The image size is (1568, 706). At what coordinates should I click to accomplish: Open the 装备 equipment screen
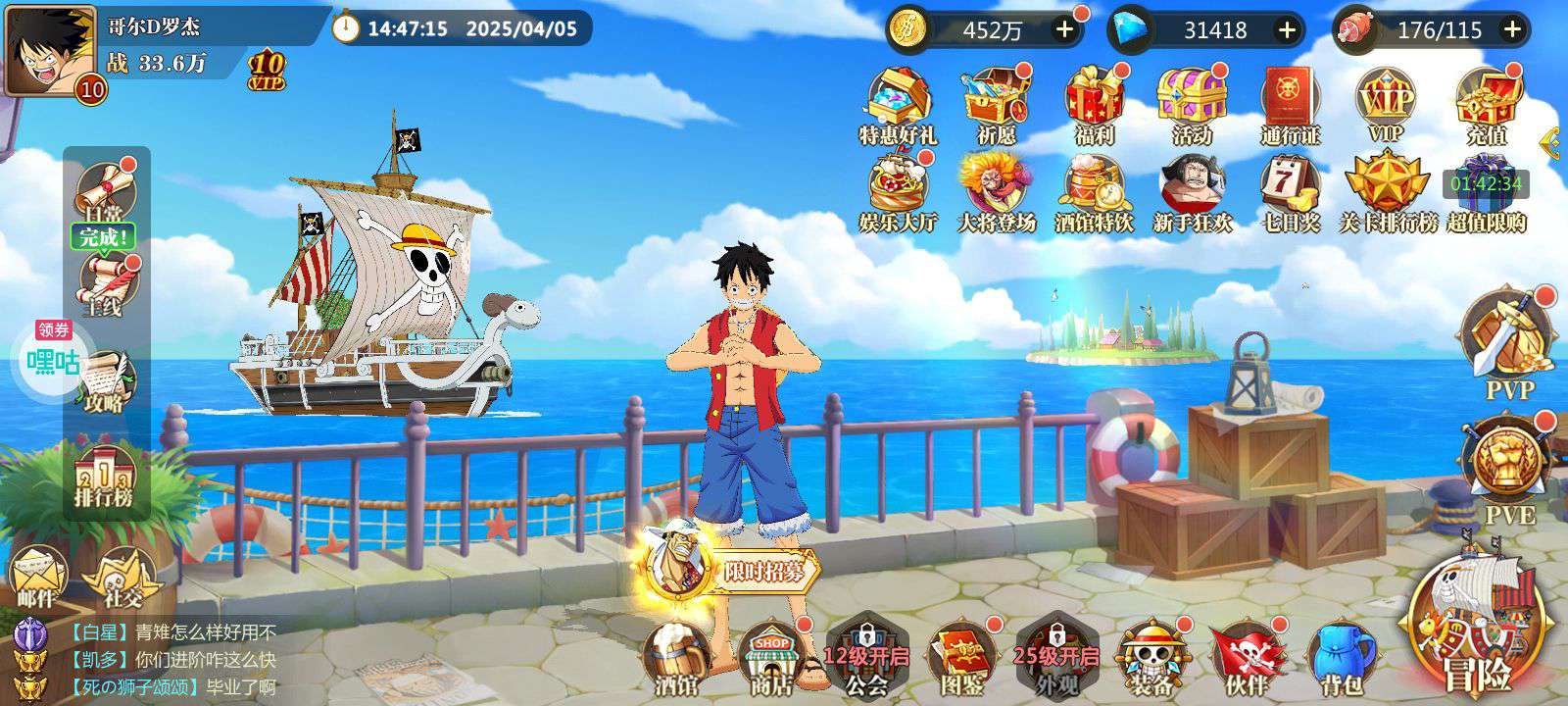tap(1151, 657)
